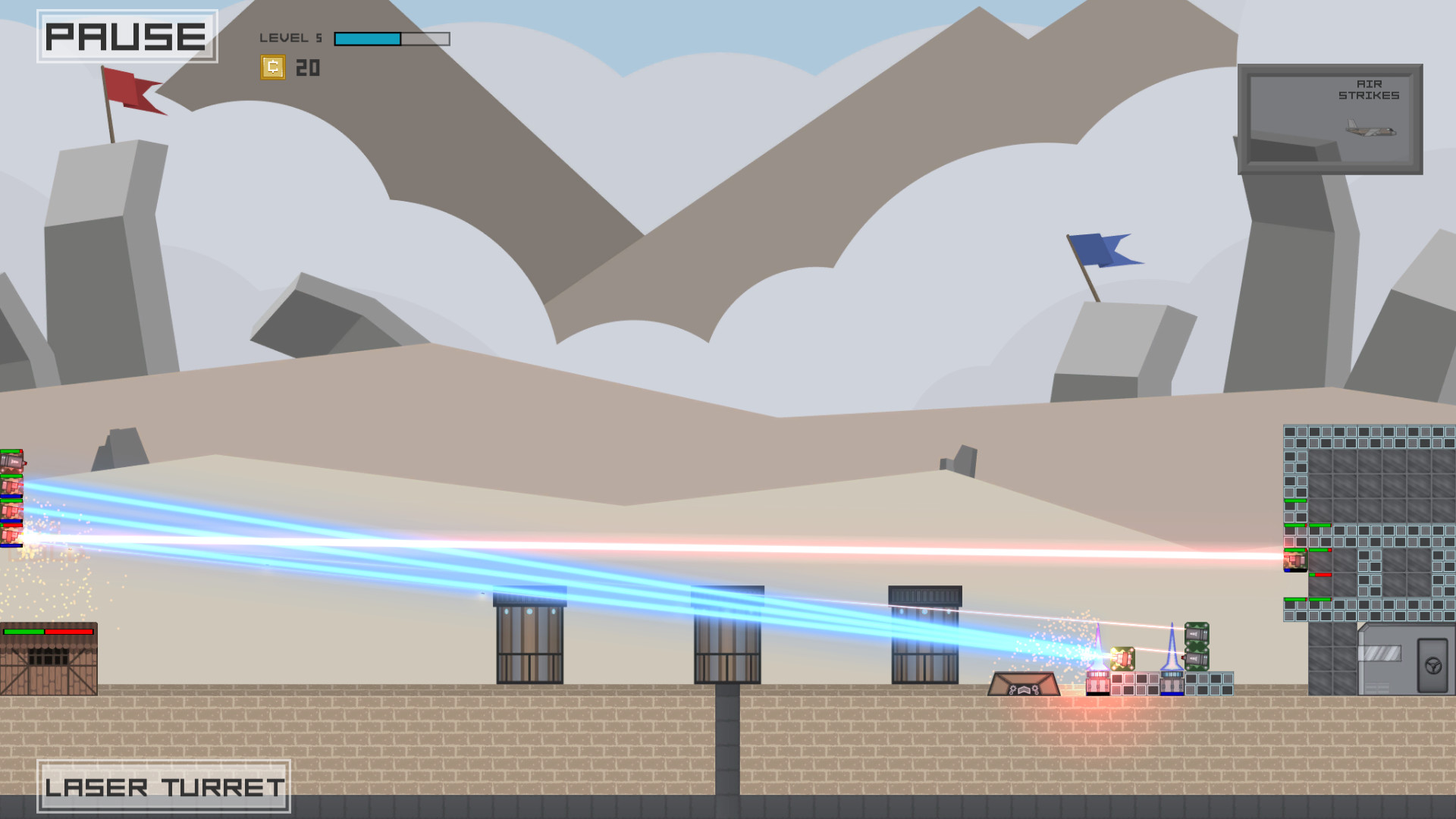1456x819 pixels.
Task: Click the red enemy soldier on the right wall
Action: click(x=1296, y=560)
